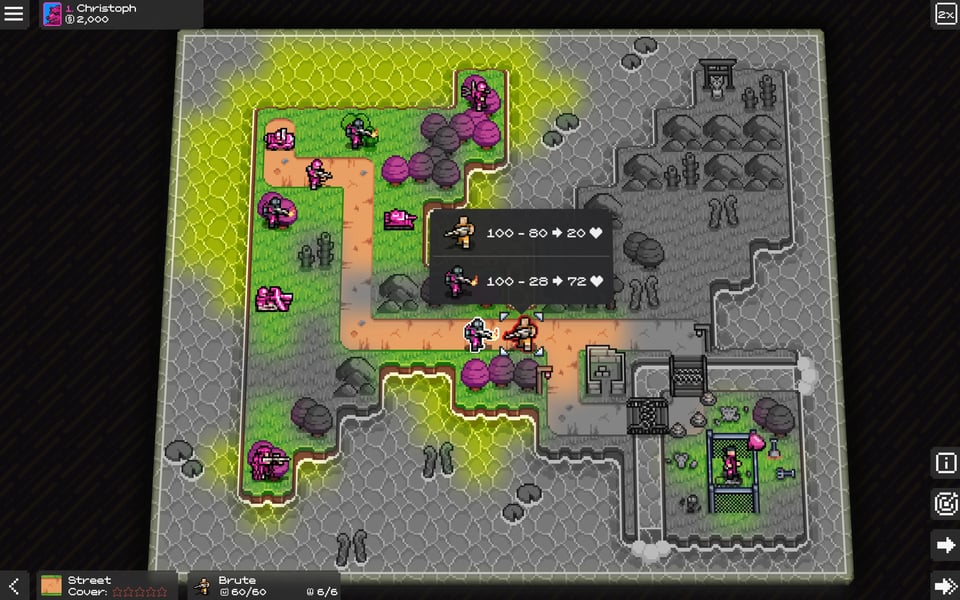Open the info panel button
Screen dimensions: 960x600
click(x=945, y=463)
